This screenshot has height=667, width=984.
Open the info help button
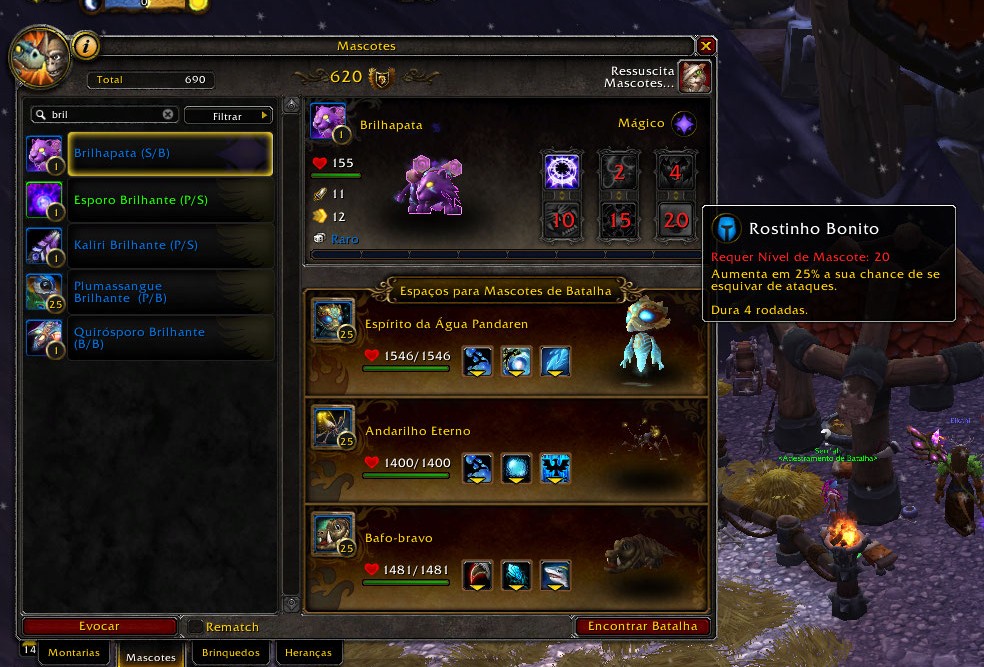(x=86, y=45)
